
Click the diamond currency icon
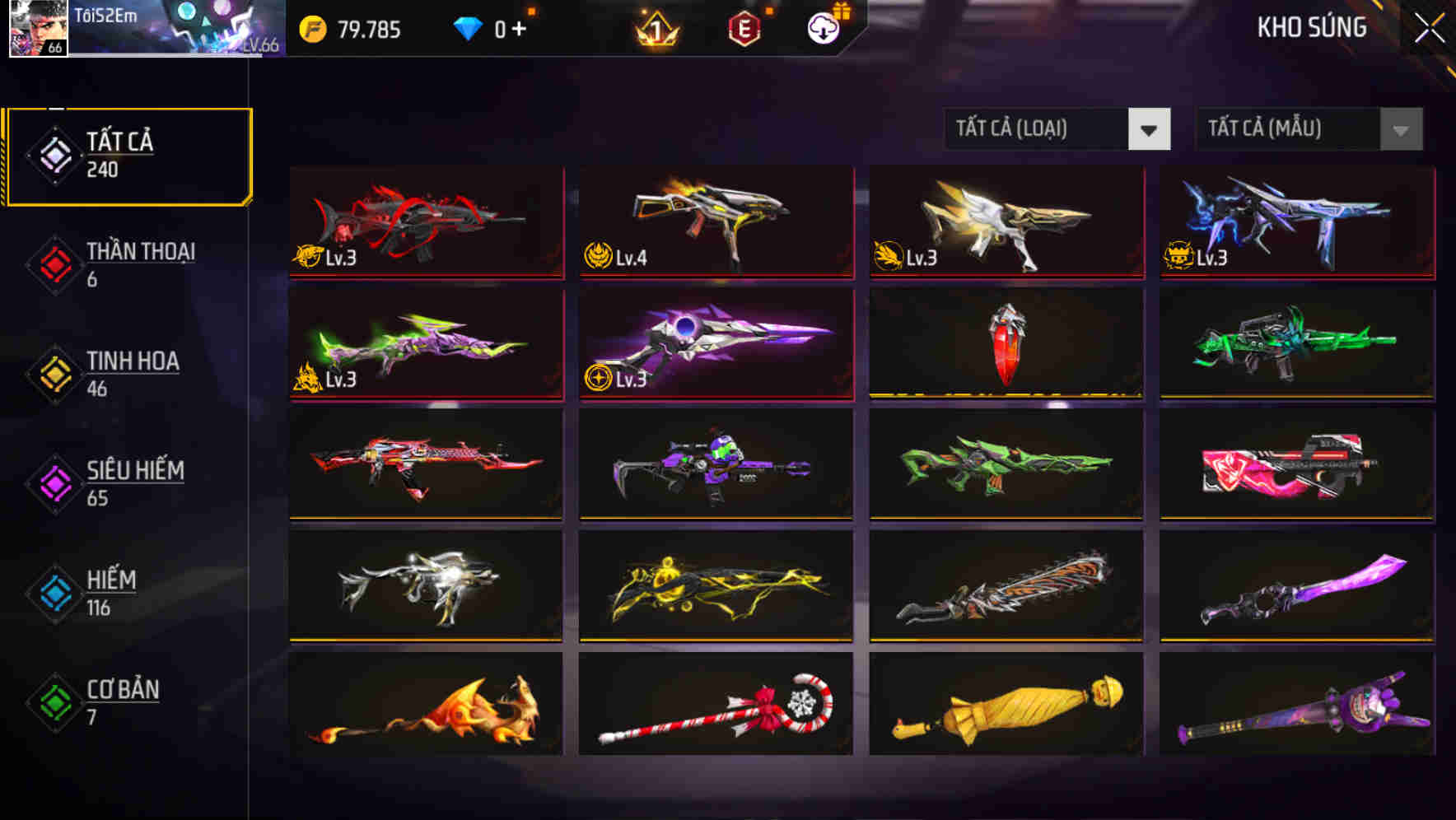(x=468, y=30)
